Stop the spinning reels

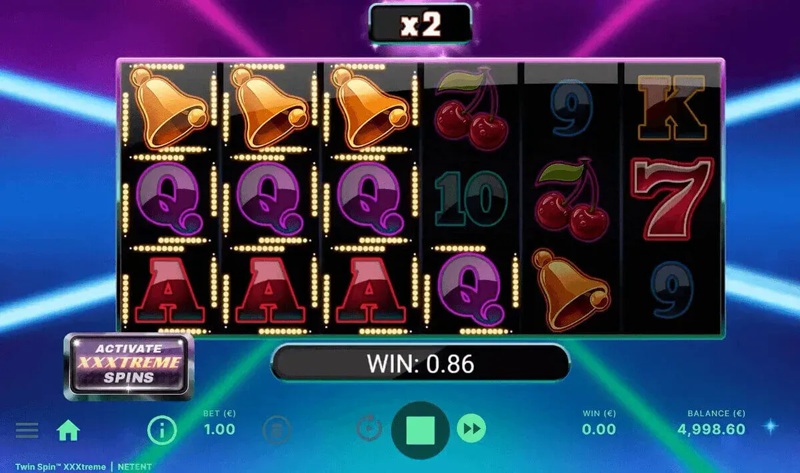pos(421,430)
